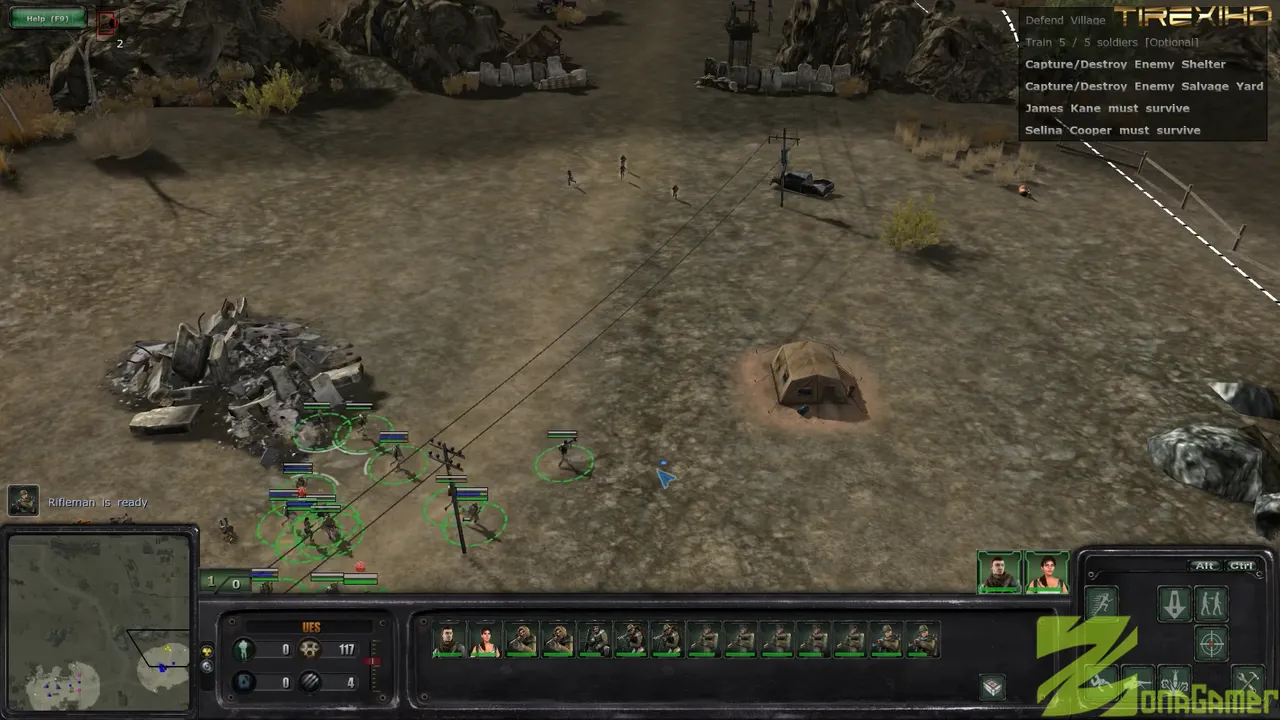Activate the wrench and hammer repair command

pos(1248,681)
